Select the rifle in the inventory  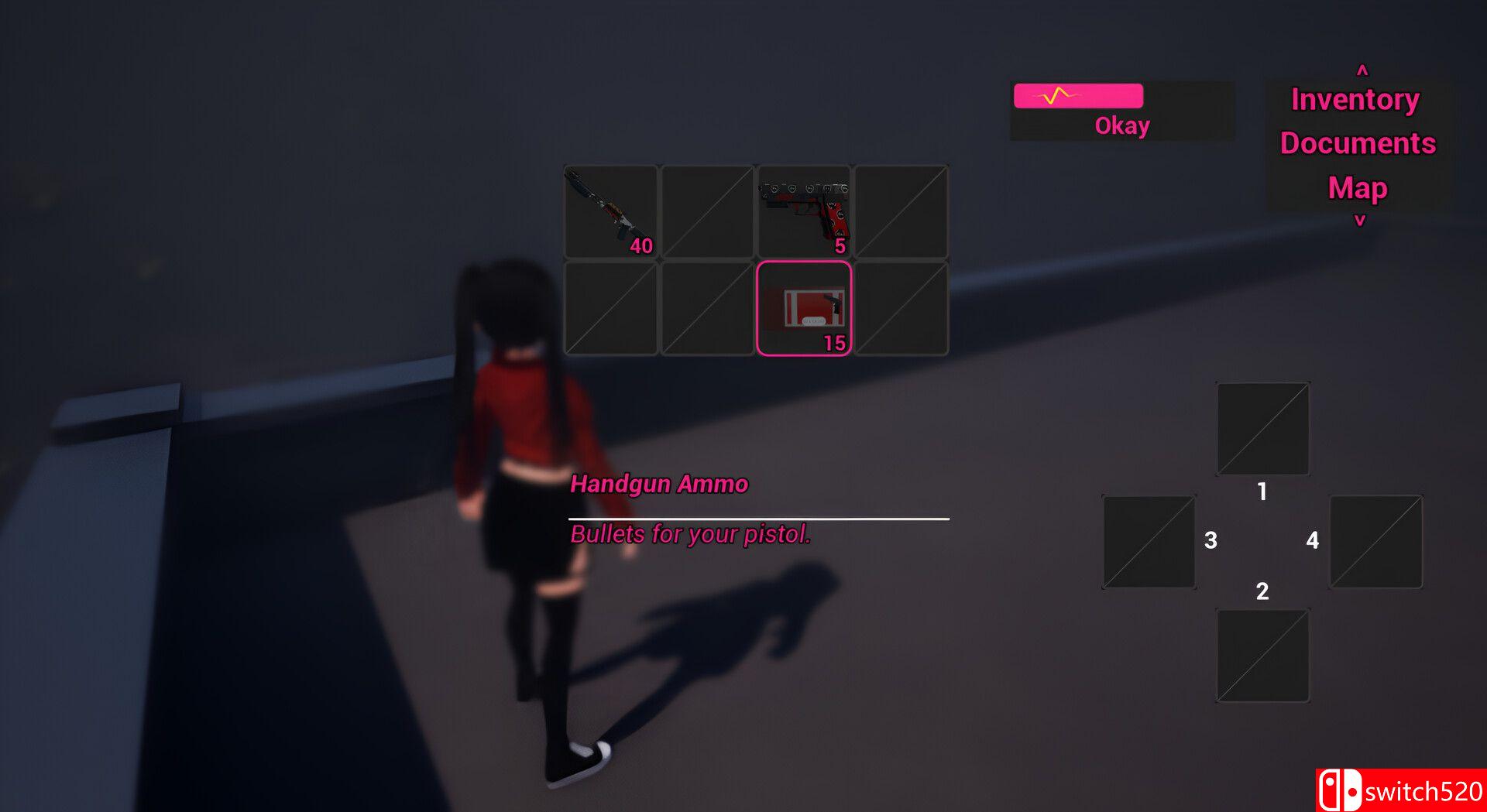610,211
